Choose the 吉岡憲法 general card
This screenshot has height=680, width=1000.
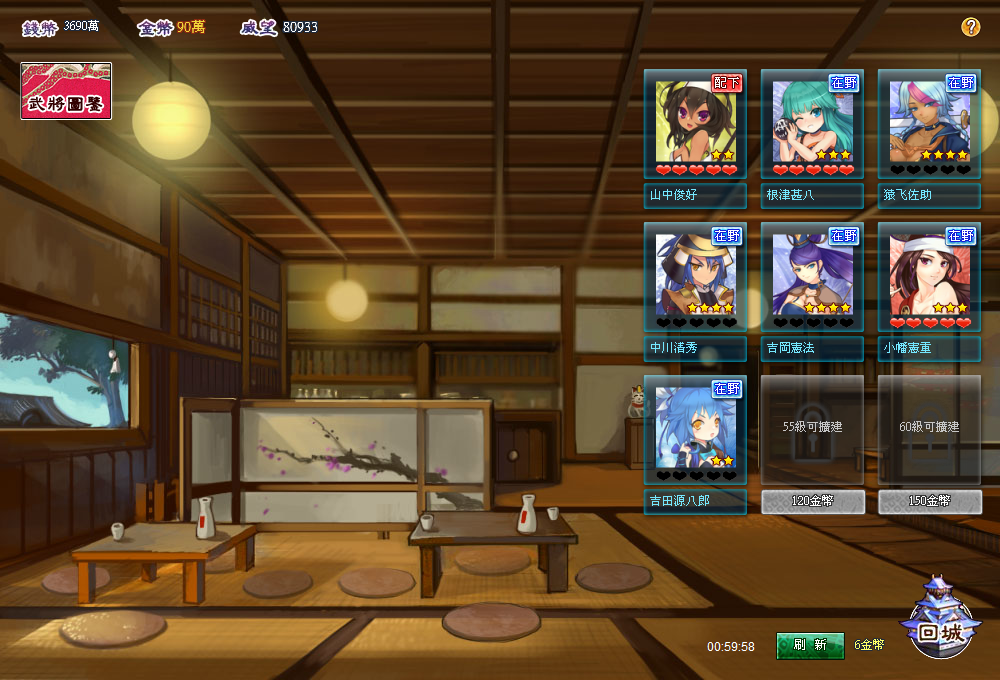click(x=812, y=278)
